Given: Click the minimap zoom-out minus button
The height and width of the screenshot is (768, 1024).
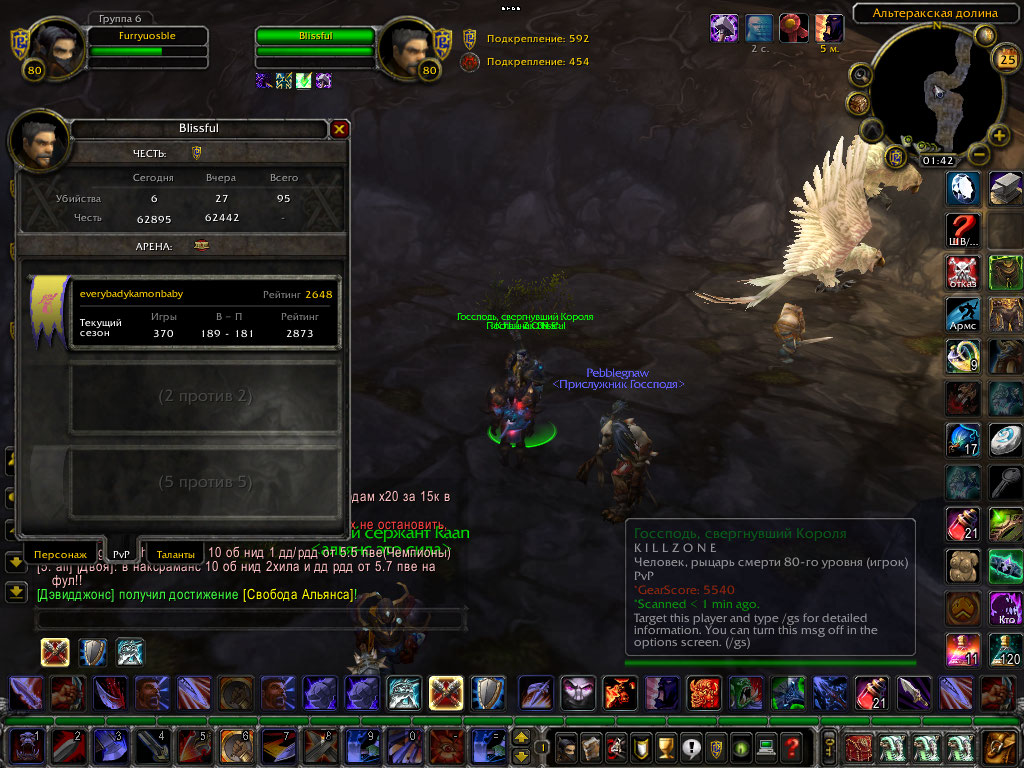Looking at the screenshot, I should [978, 155].
